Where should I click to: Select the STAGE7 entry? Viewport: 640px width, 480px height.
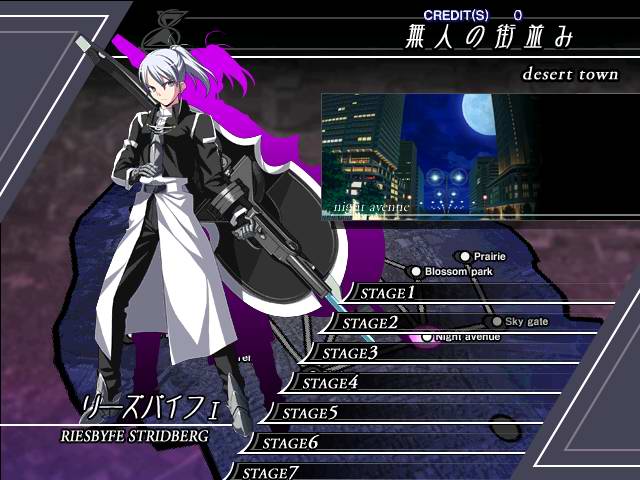click(265, 472)
